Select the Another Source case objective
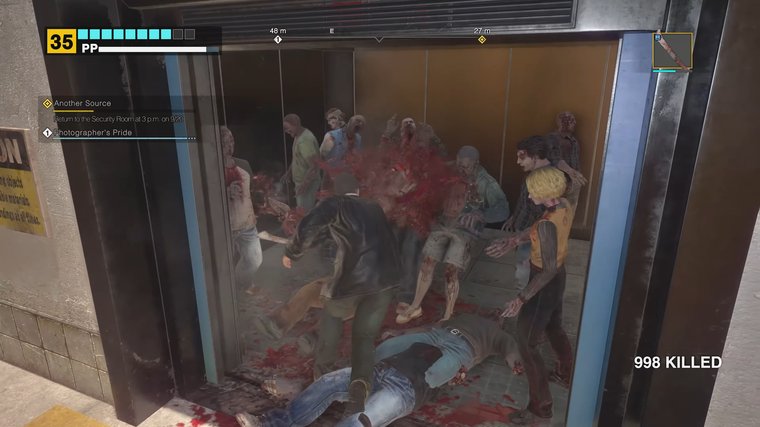The image size is (760, 427). (82, 103)
